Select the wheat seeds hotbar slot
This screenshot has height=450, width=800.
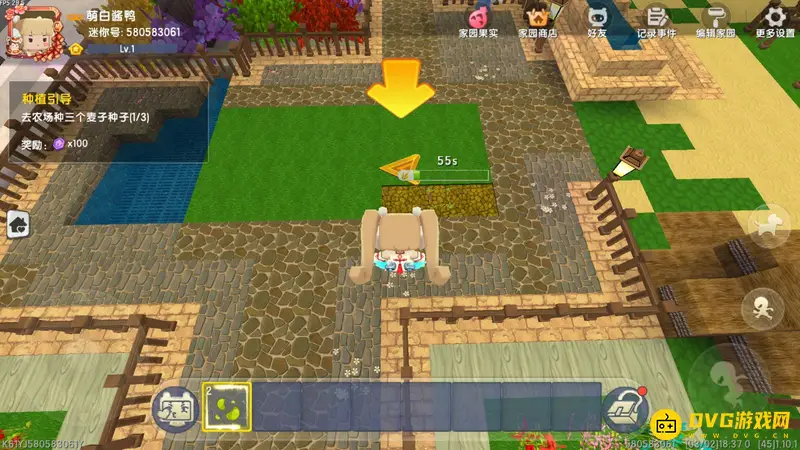[226, 407]
